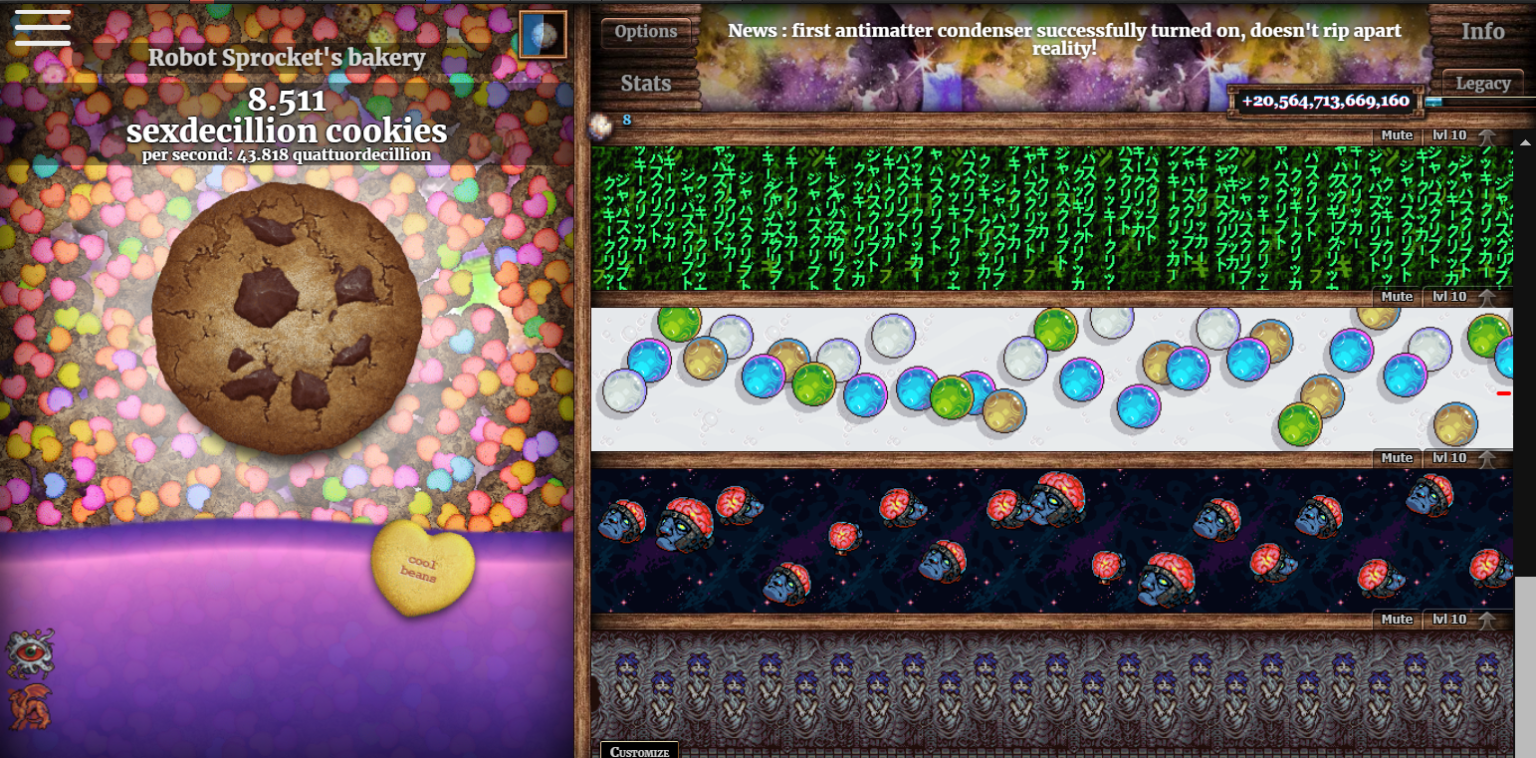The height and width of the screenshot is (758, 1536).
Task: Open the Options menu
Action: coord(645,31)
